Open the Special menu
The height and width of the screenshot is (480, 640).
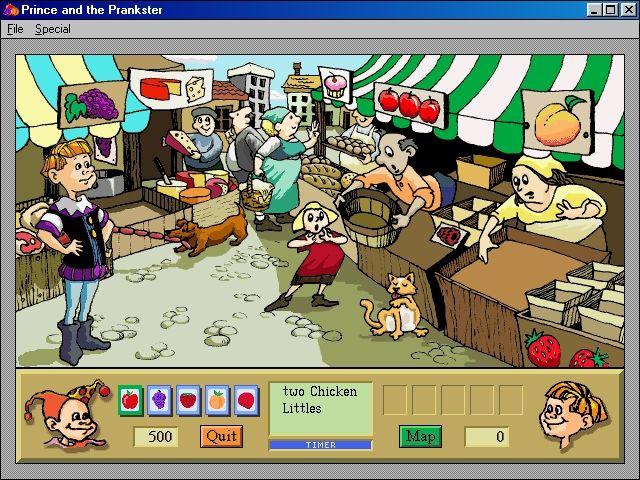click(x=53, y=29)
